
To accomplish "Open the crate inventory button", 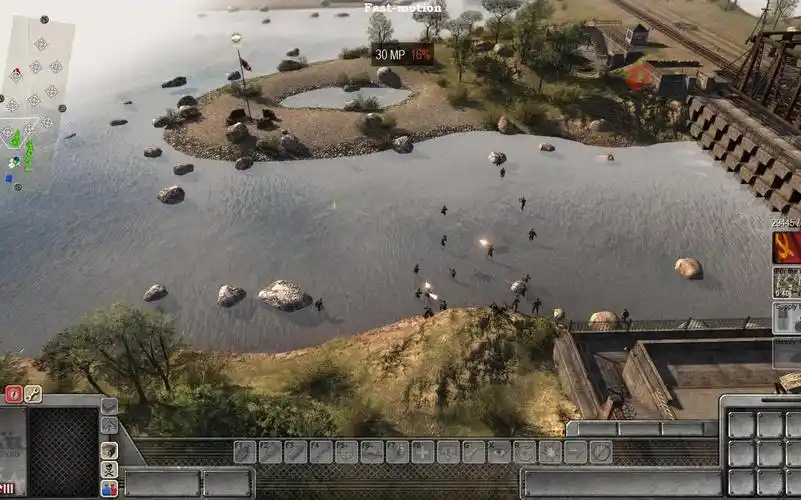I will tap(109, 450).
